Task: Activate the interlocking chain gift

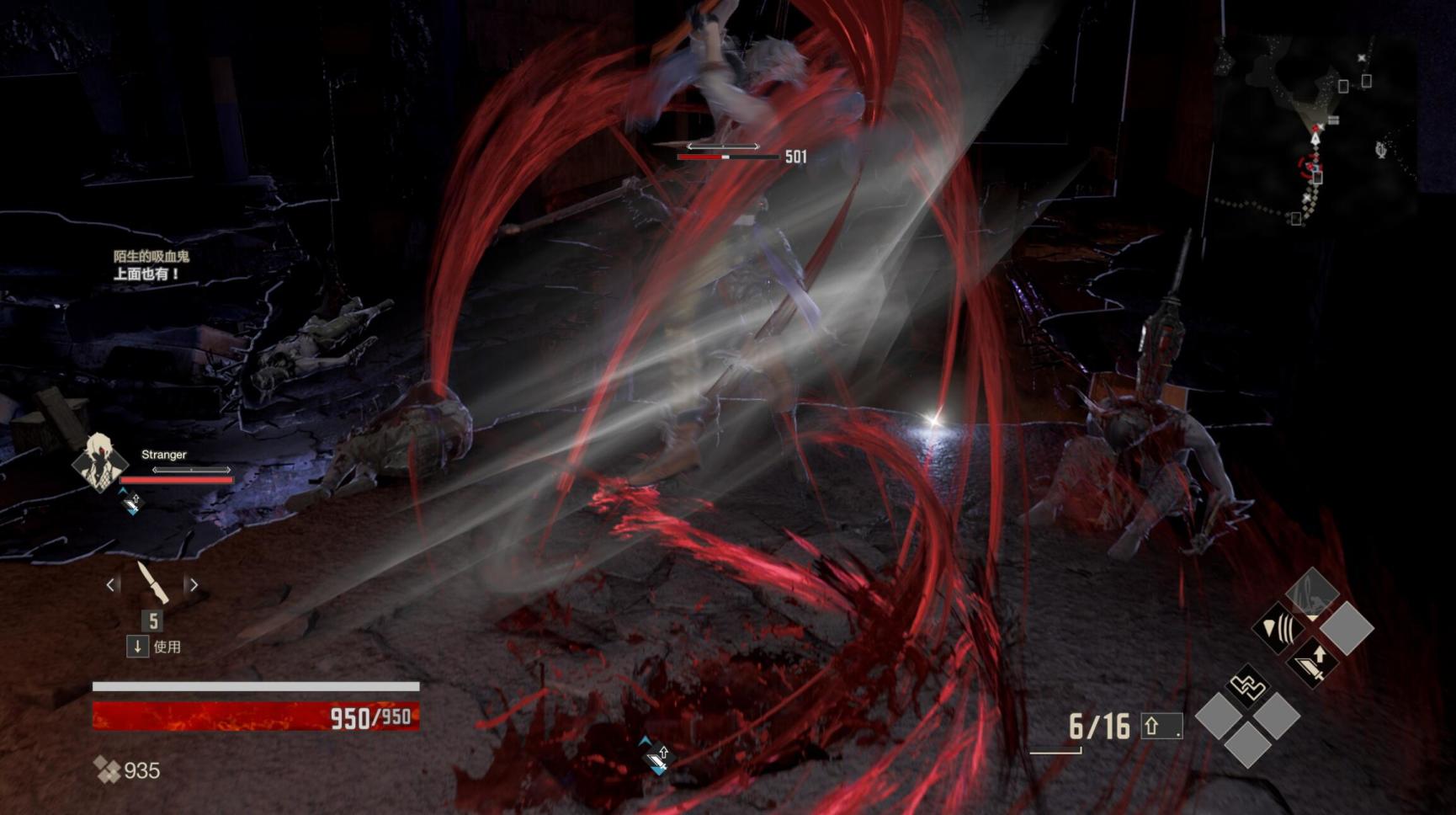Action: point(1248,686)
